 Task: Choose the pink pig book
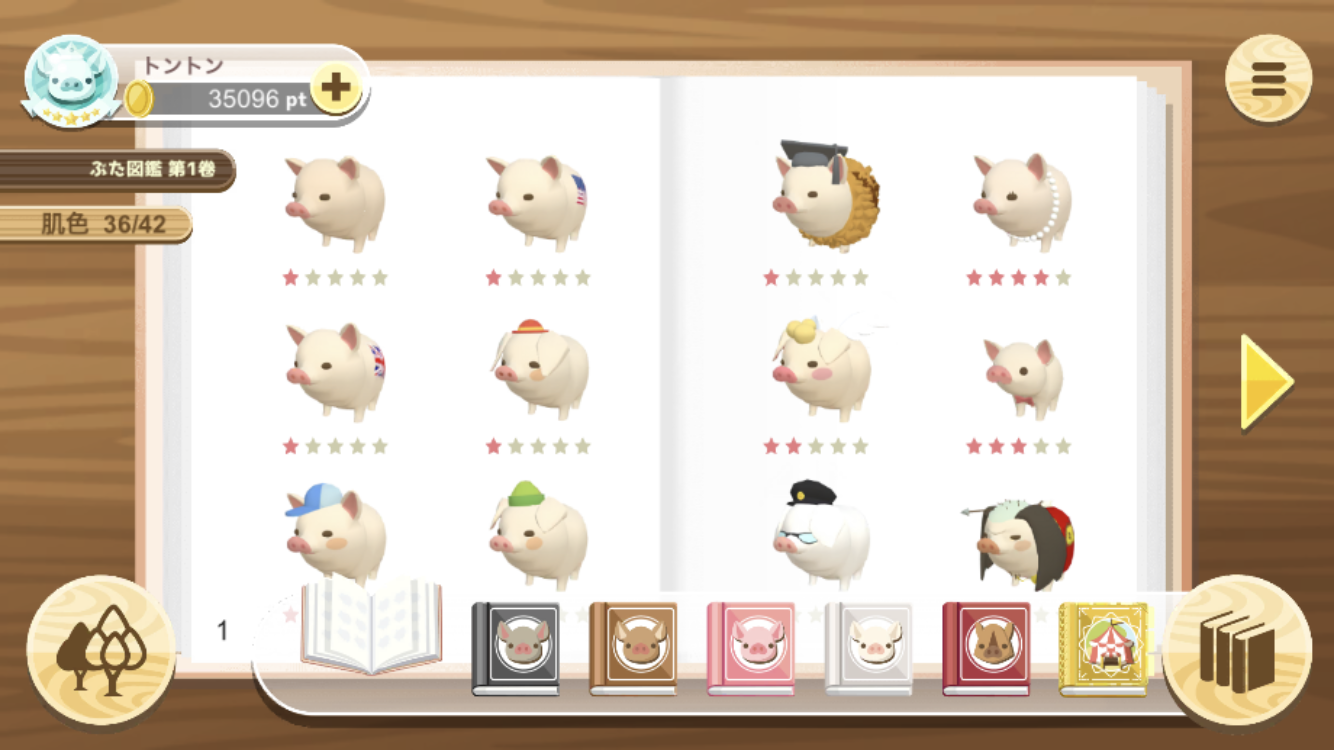[x=751, y=648]
